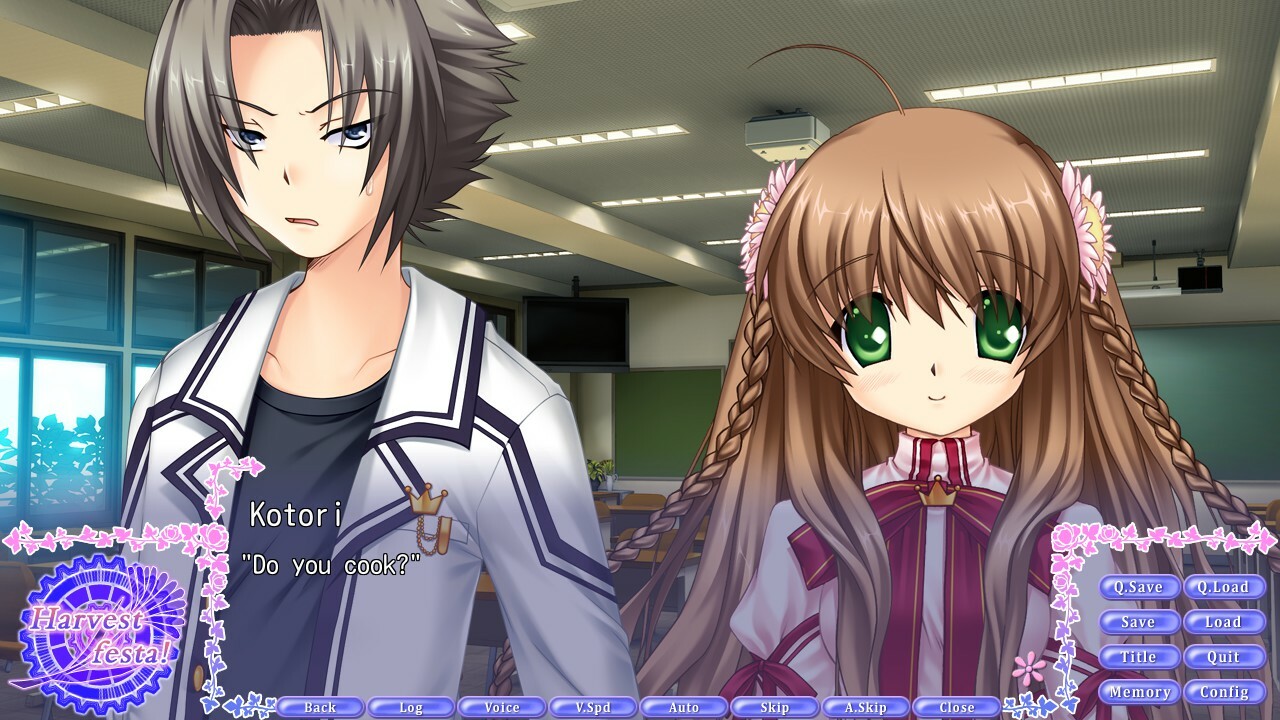Return to Title screen

point(1141,657)
